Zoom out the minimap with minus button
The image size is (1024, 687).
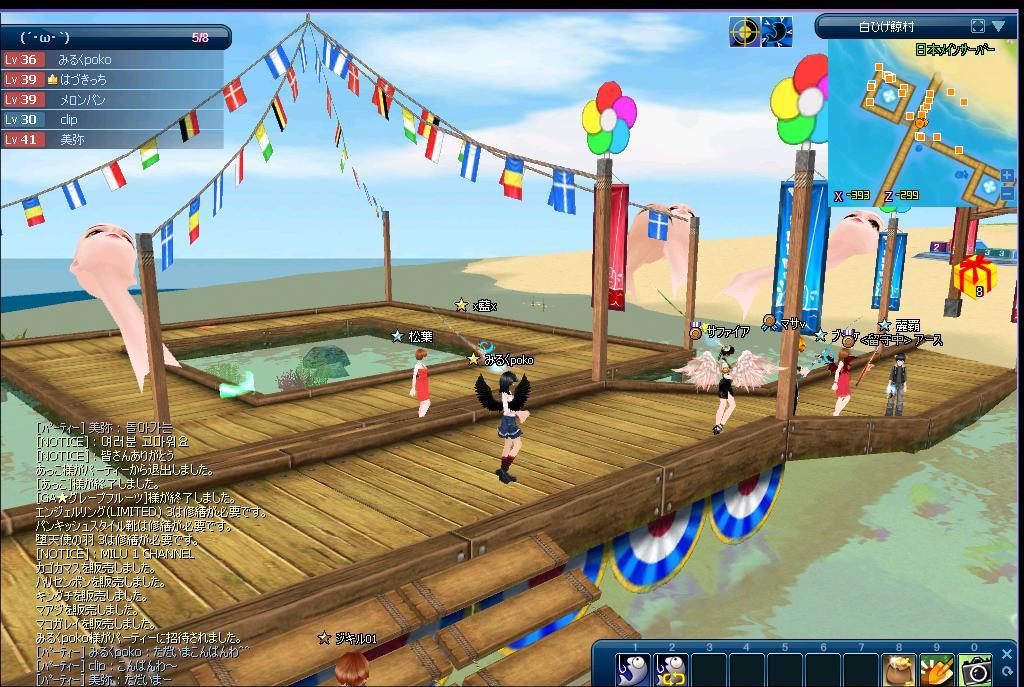point(1007,193)
